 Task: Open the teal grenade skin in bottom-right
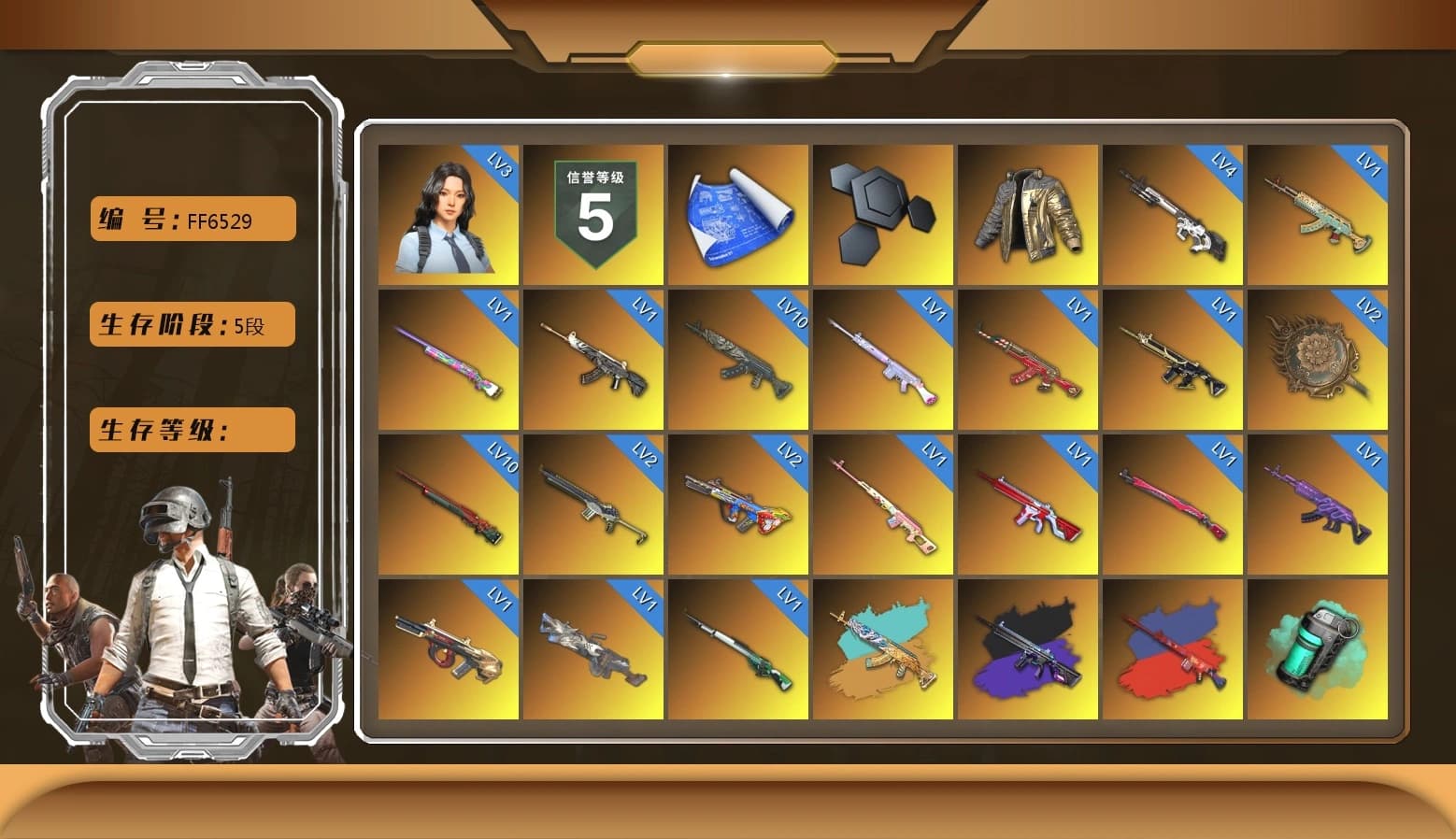pos(1318,649)
